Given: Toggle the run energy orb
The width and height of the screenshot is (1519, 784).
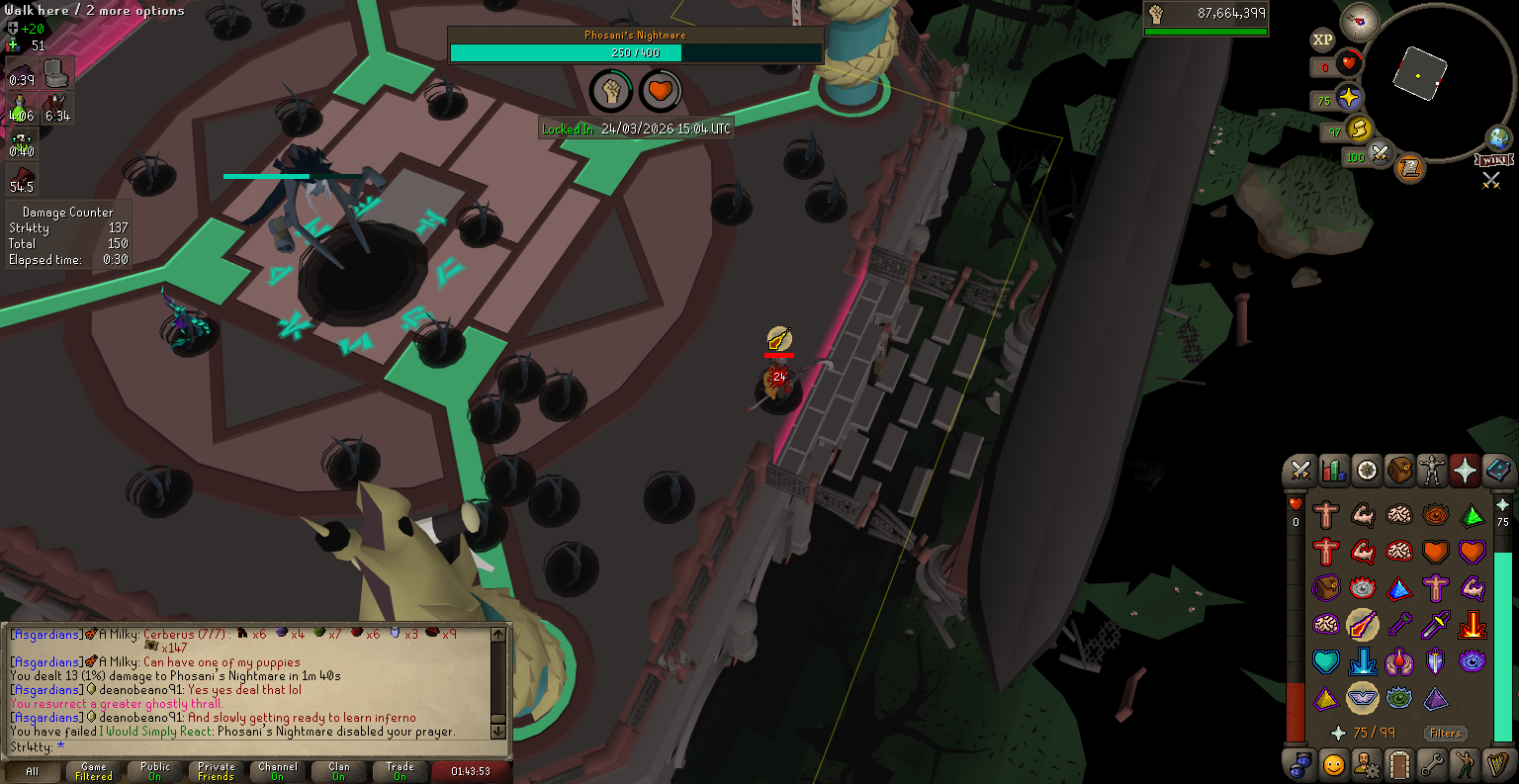Looking at the screenshot, I should (1359, 130).
